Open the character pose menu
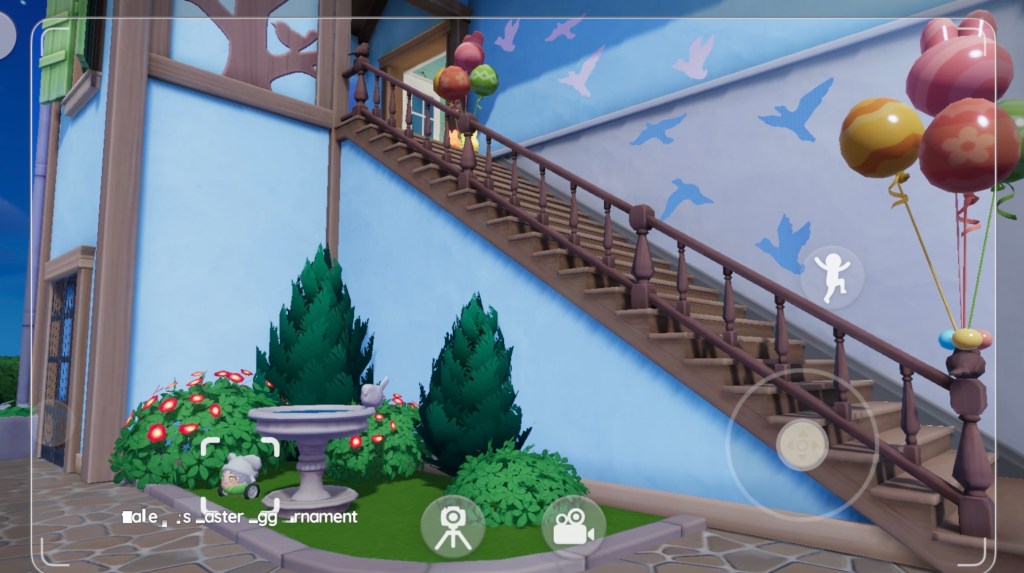 tap(832, 276)
